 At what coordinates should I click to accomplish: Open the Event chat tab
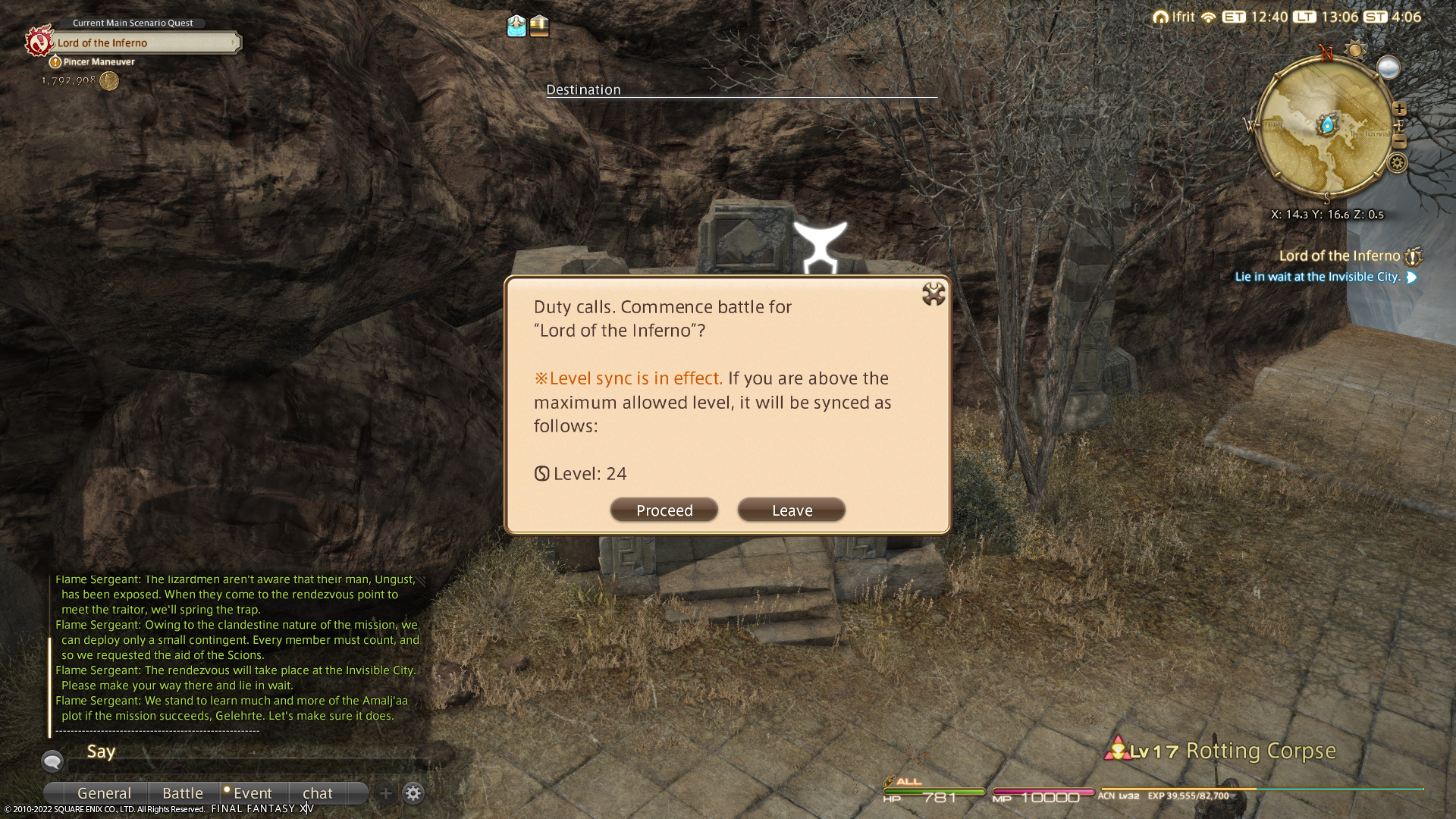[x=253, y=793]
